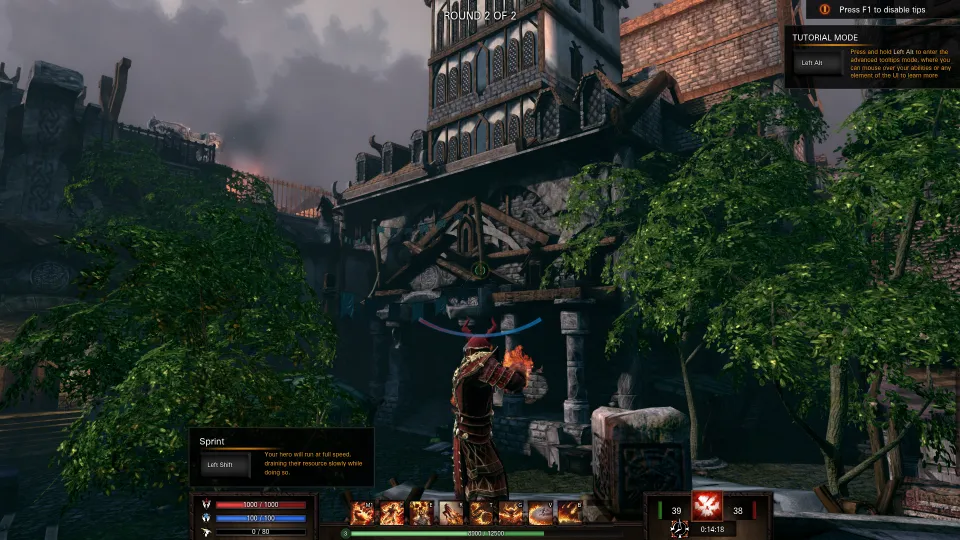The image size is (960, 540).
Task: Activate the horned flame ability marked G
Action: (x=511, y=513)
